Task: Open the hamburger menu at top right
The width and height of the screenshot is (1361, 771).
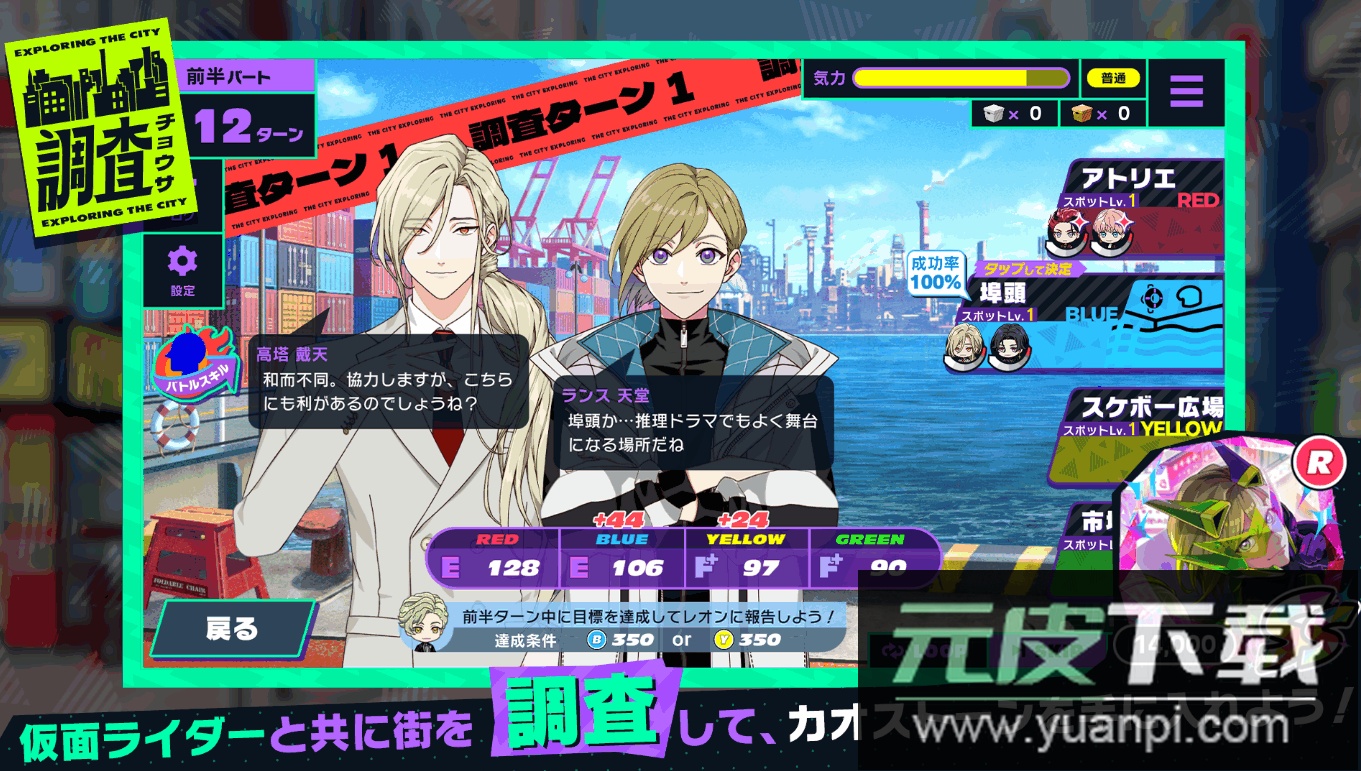Action: click(1187, 90)
